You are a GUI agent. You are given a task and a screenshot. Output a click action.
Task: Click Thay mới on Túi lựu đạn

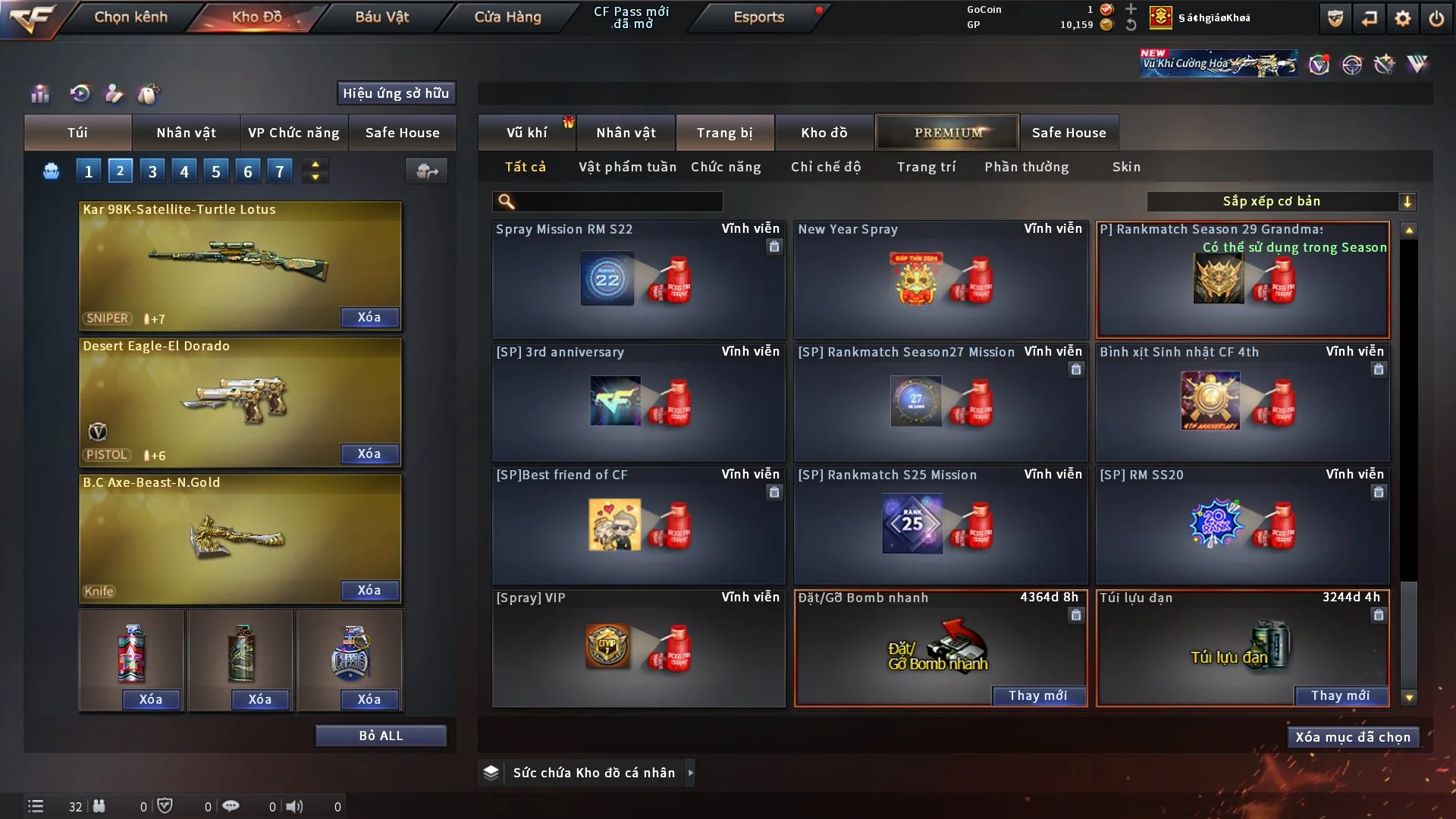tap(1340, 695)
